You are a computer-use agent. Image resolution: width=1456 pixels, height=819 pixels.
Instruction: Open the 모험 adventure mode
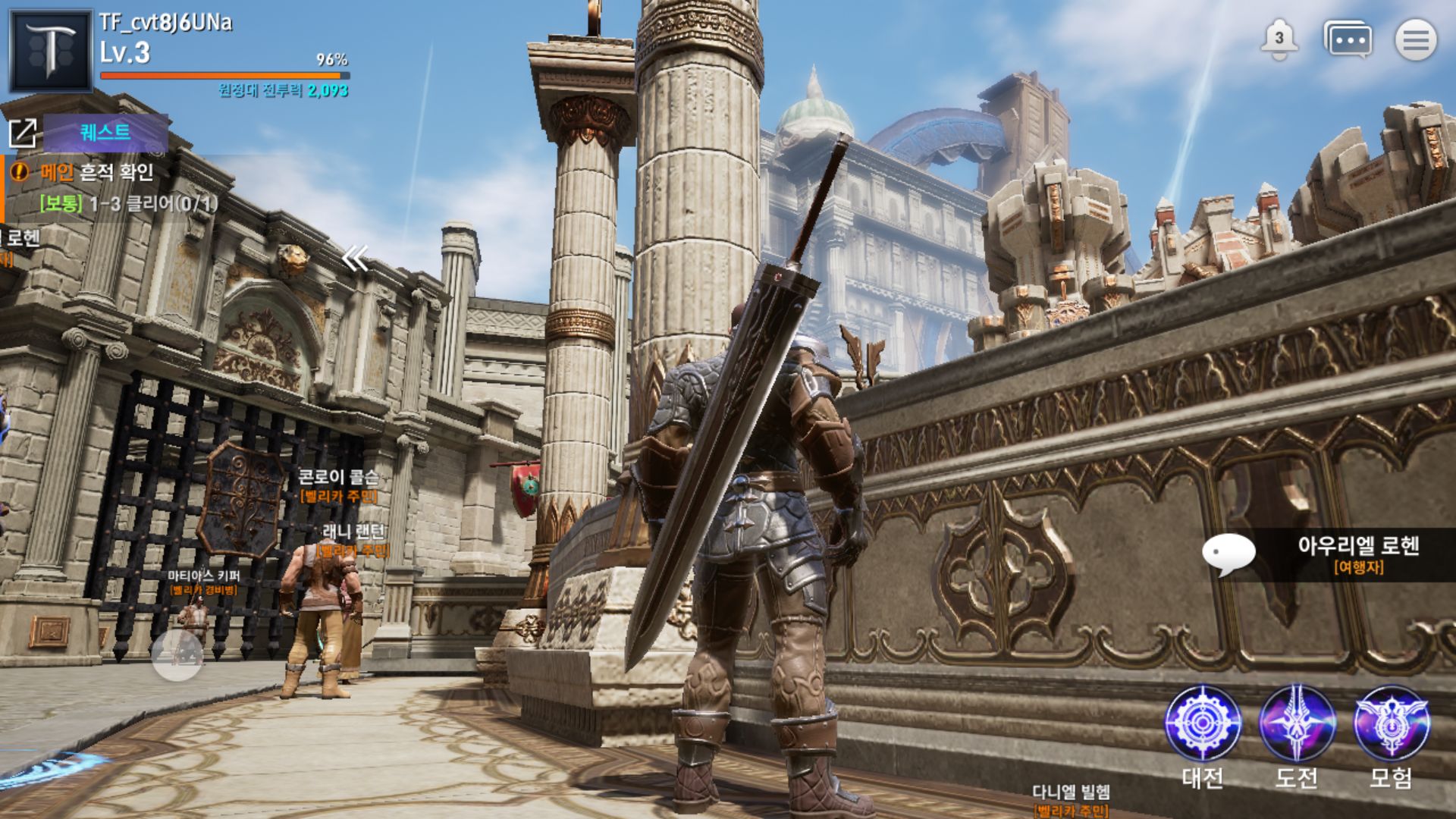tap(1391, 724)
